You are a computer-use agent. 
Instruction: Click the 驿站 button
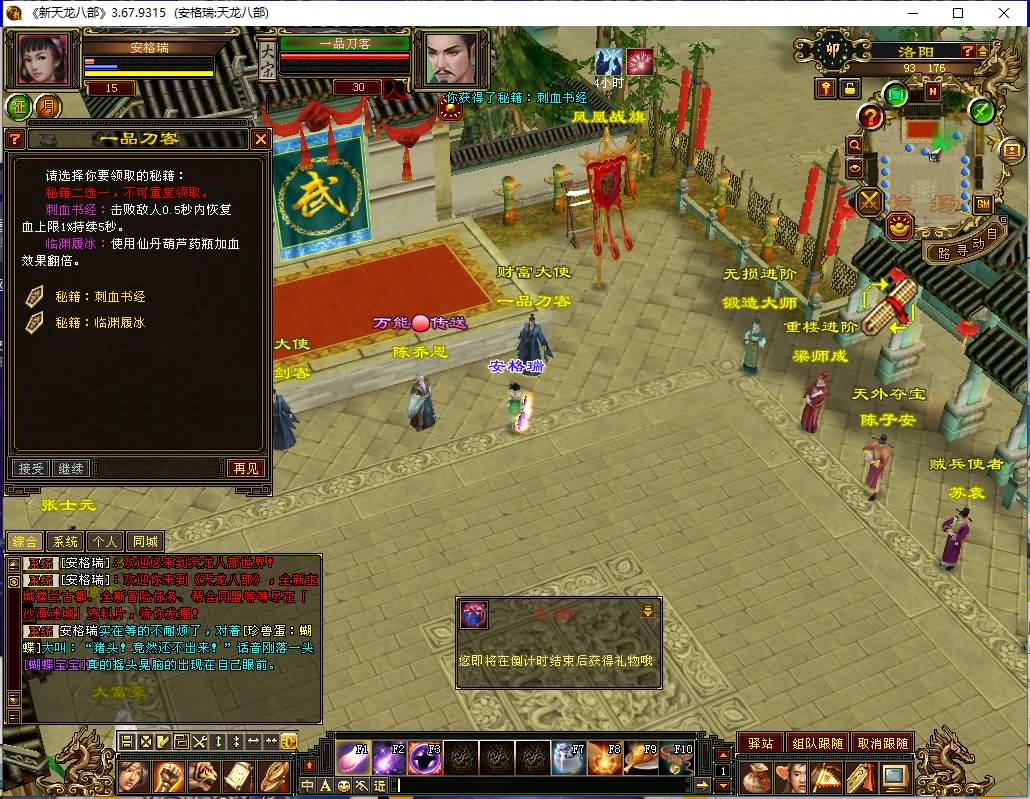point(760,743)
